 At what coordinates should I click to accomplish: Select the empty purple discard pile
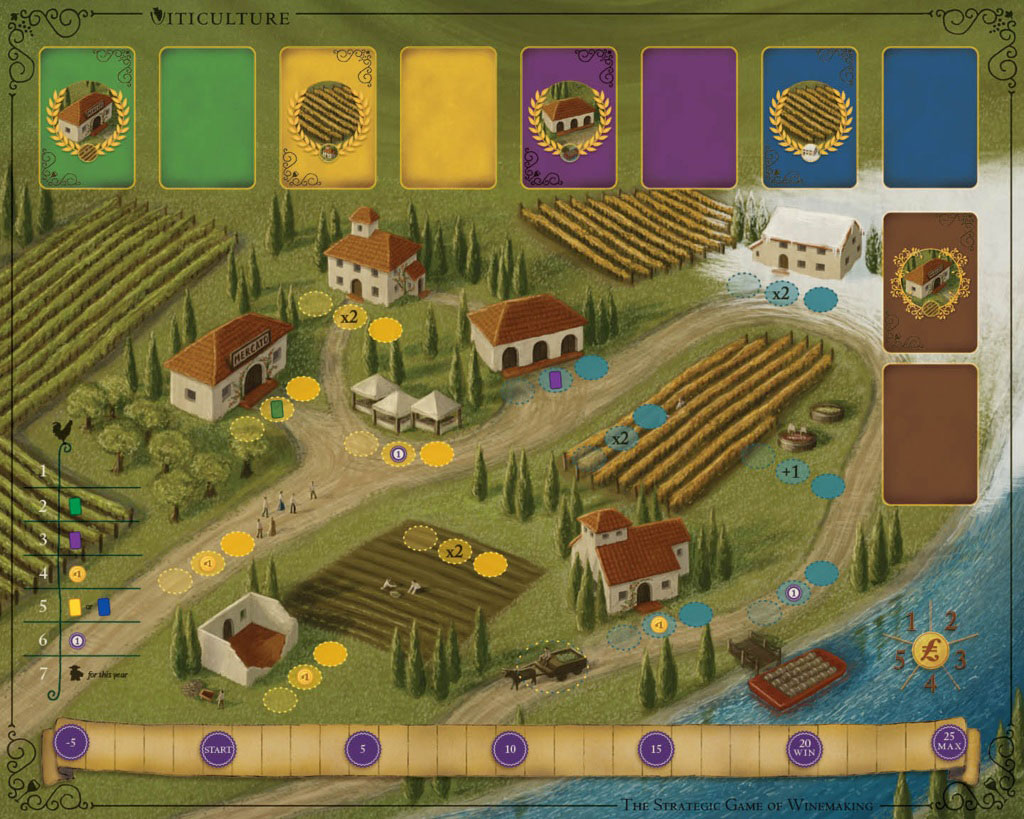(689, 117)
